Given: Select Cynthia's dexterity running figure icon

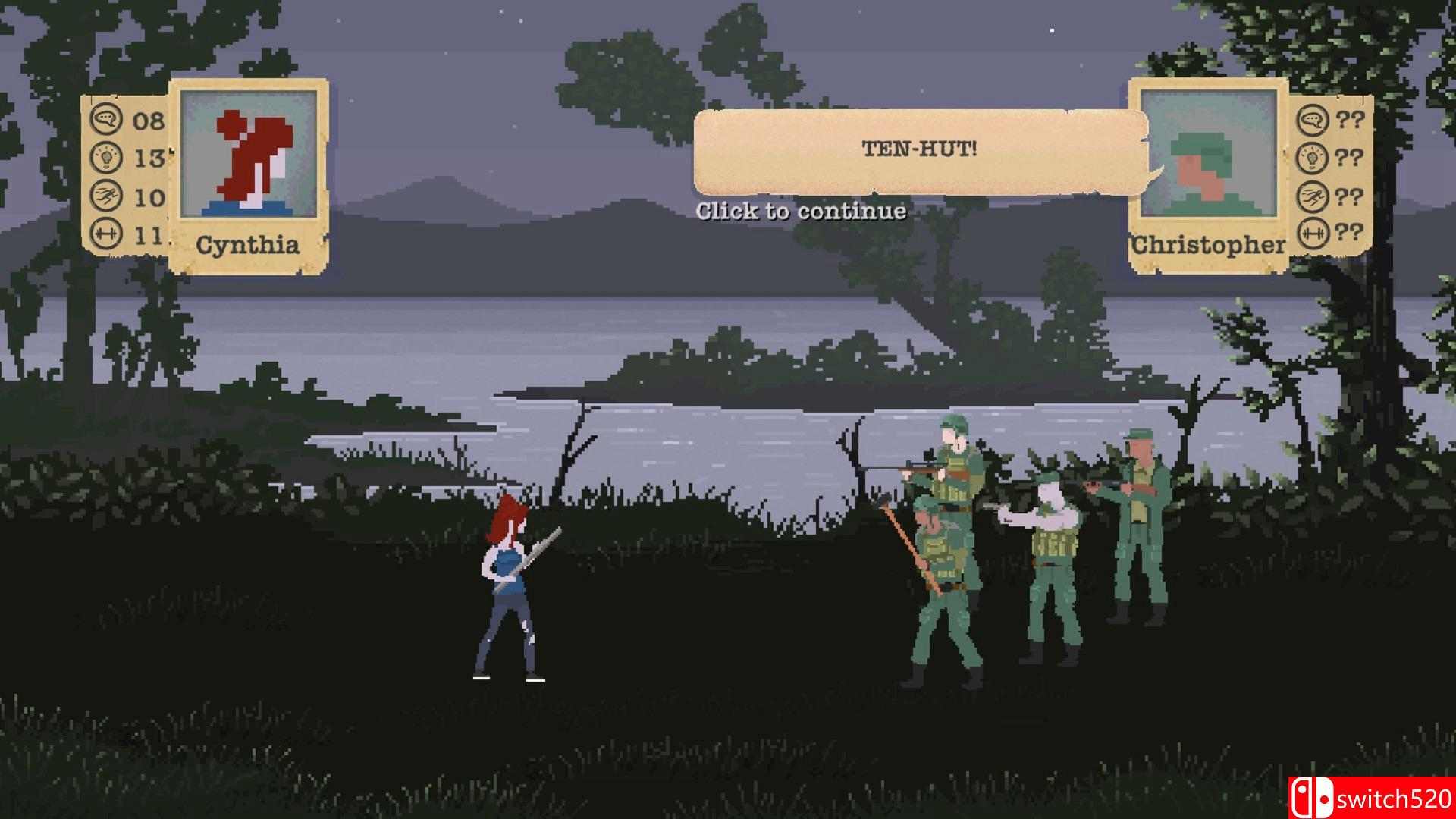Looking at the screenshot, I should point(108,194).
